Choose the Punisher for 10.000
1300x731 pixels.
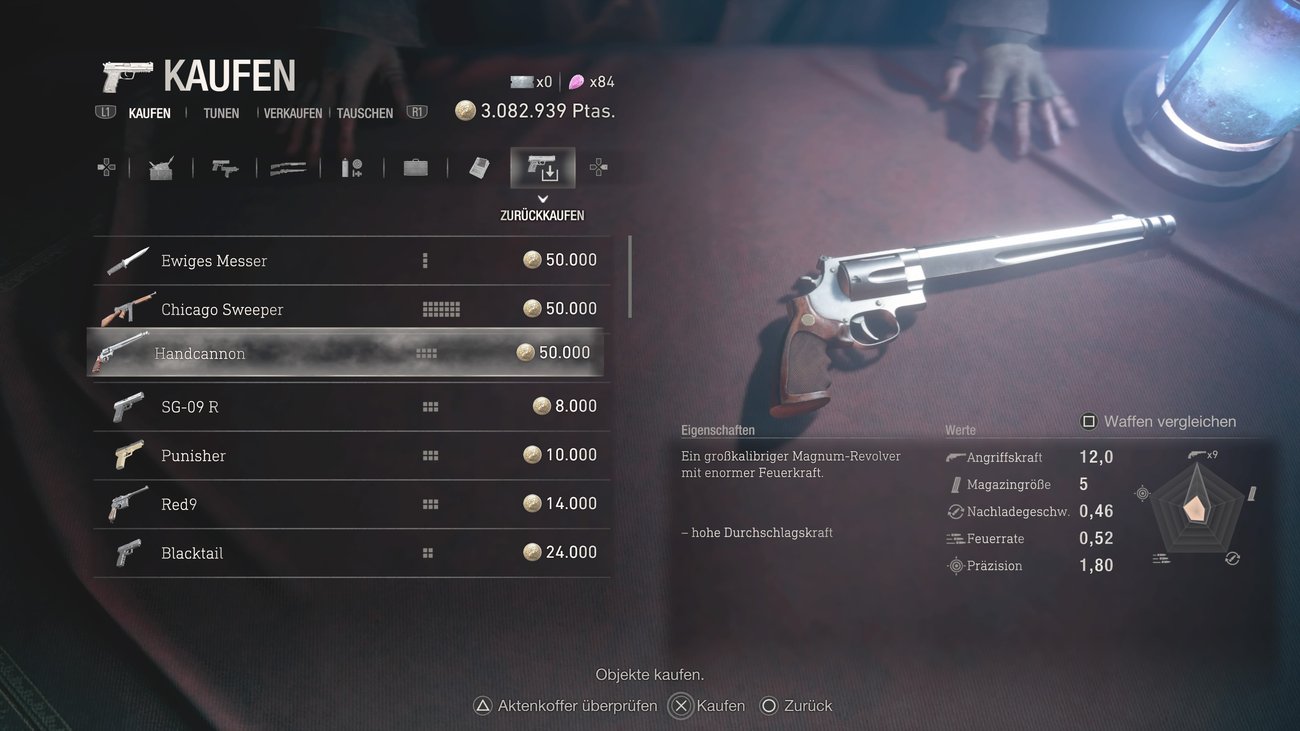pos(350,455)
